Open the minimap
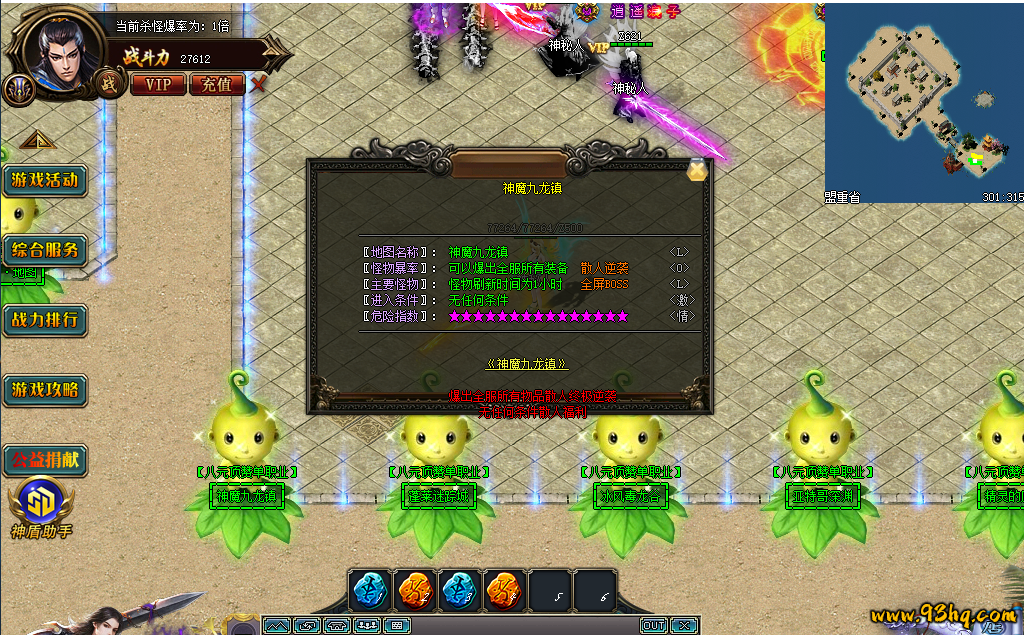1024x635 pixels. click(922, 98)
